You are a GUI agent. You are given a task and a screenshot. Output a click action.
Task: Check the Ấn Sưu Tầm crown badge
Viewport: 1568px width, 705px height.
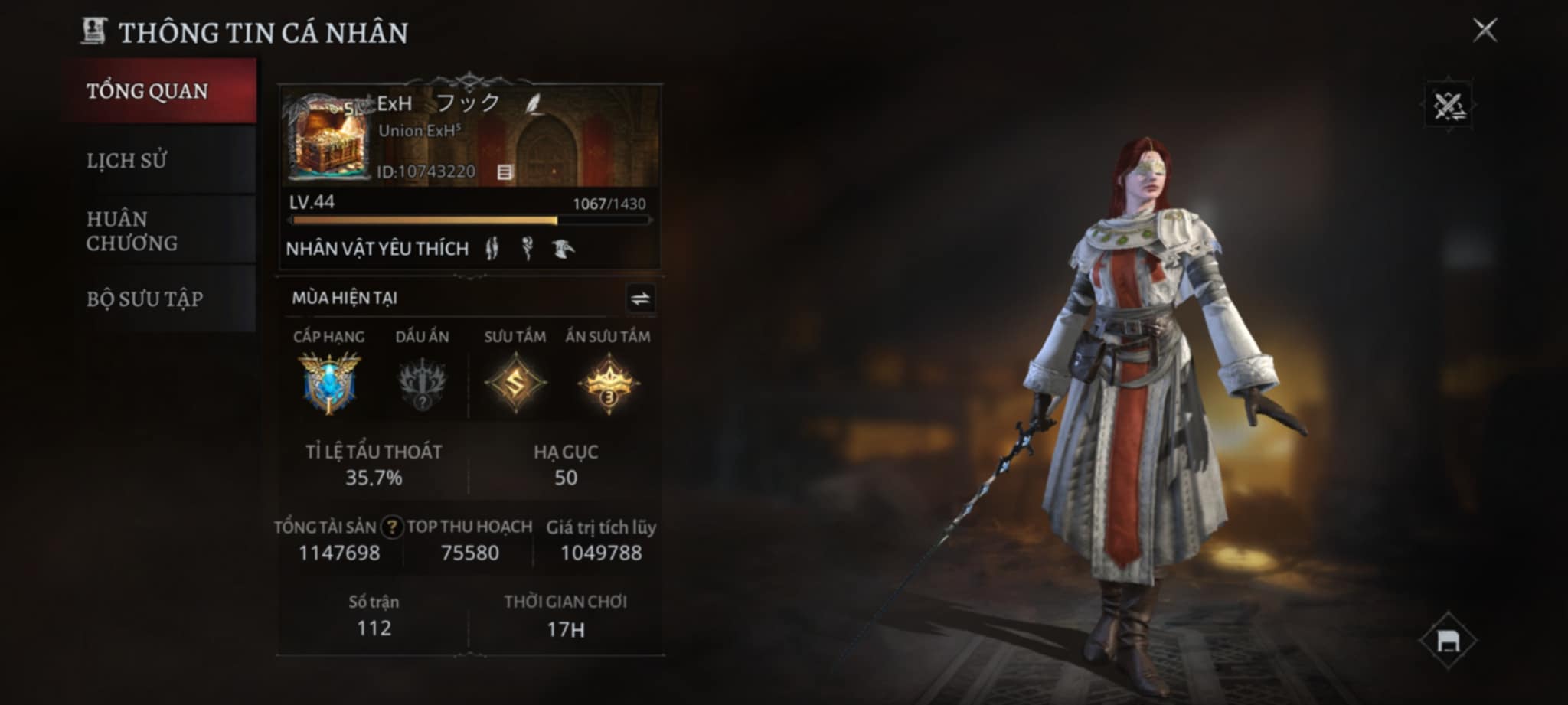tap(609, 383)
